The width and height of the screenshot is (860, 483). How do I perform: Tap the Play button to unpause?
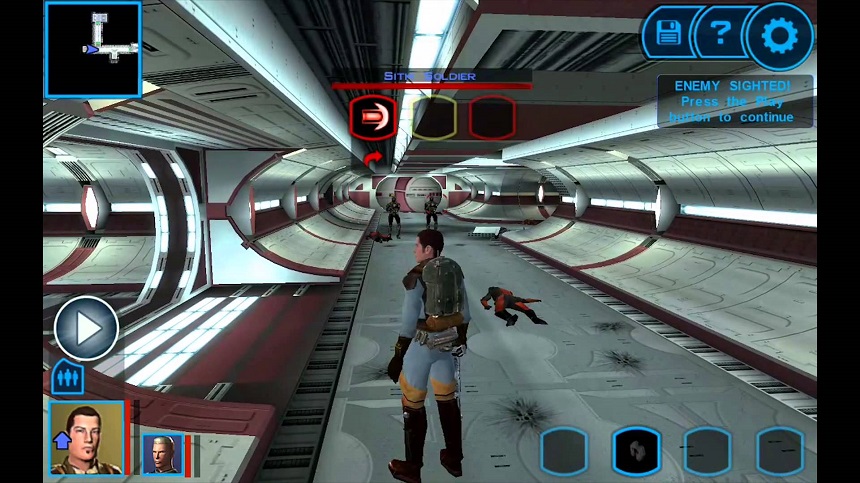click(x=86, y=327)
